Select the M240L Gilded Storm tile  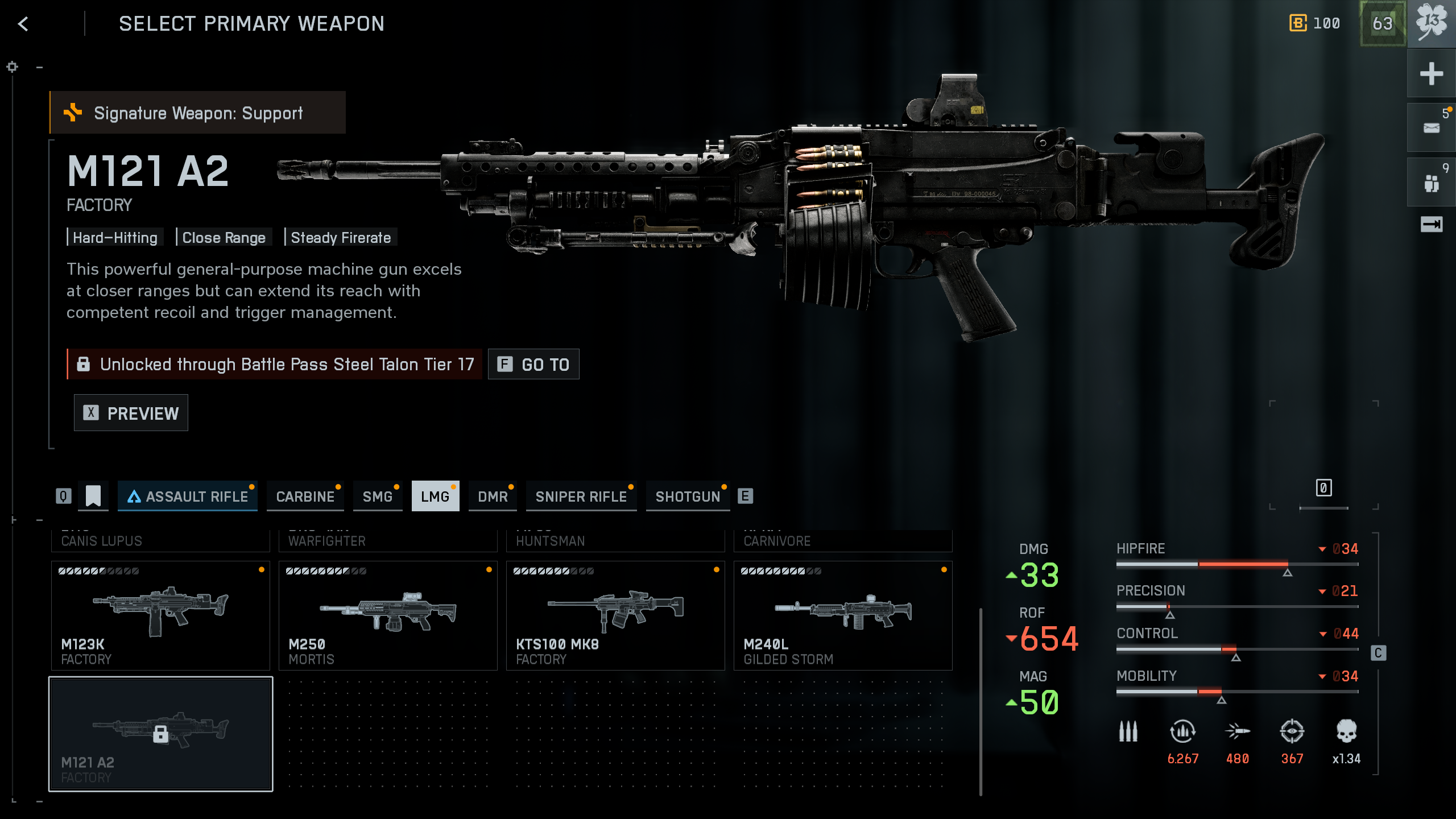[x=843, y=615]
